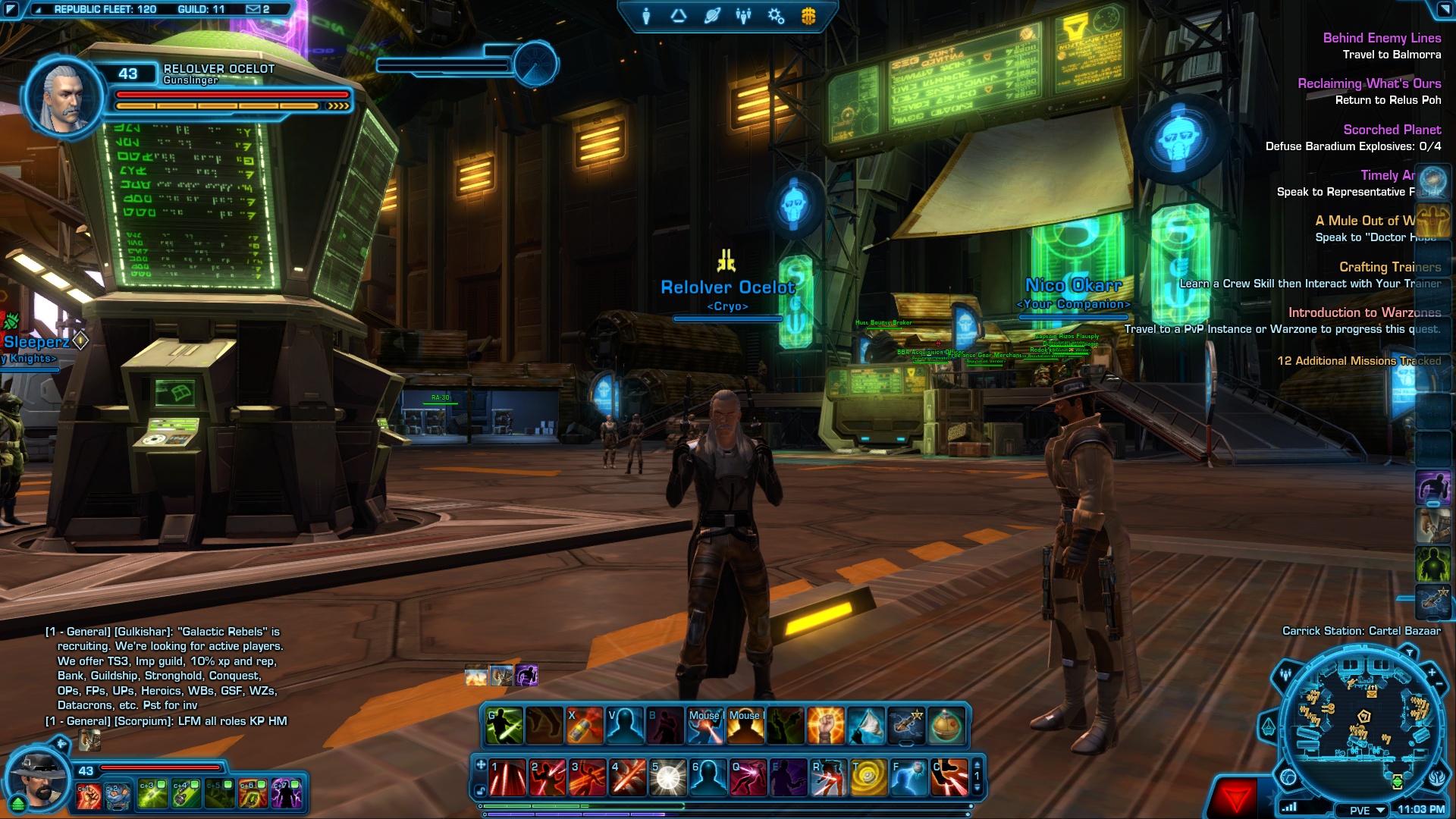
Task: Select the Scorched Planet tracked mission
Action: [1392, 130]
